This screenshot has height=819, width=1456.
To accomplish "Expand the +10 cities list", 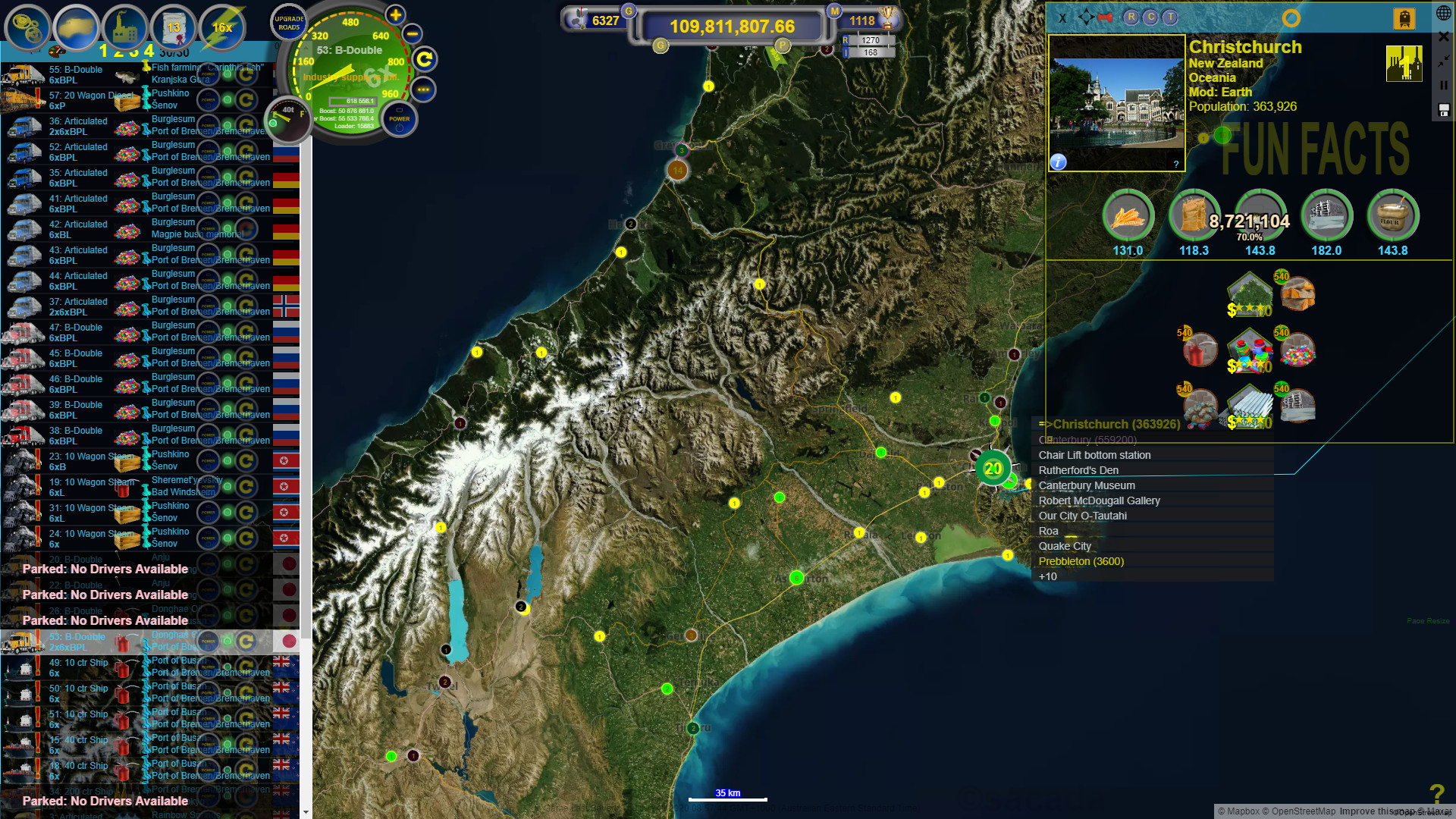I will click(1048, 576).
